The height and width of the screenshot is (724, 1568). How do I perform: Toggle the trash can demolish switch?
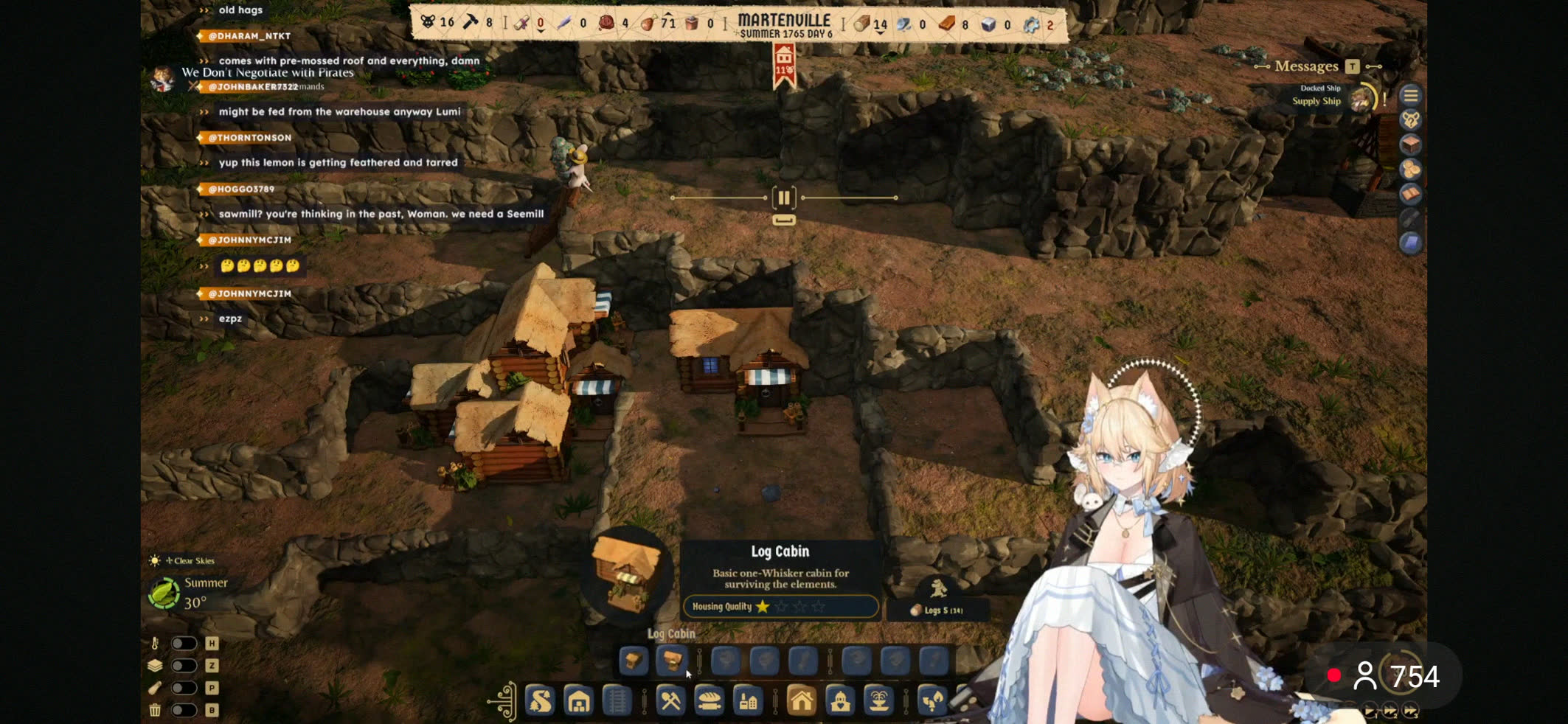coord(184,710)
